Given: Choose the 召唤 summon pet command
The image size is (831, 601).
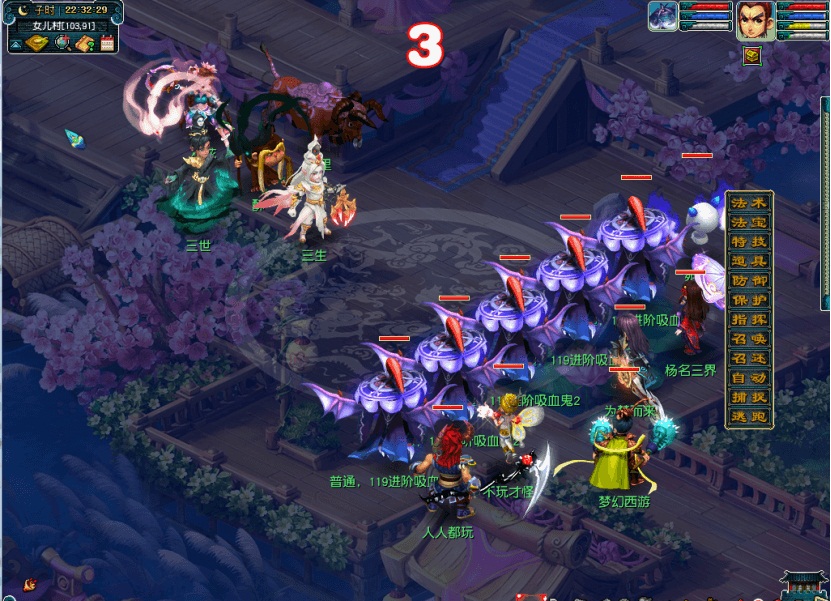Looking at the screenshot, I should click(751, 339).
